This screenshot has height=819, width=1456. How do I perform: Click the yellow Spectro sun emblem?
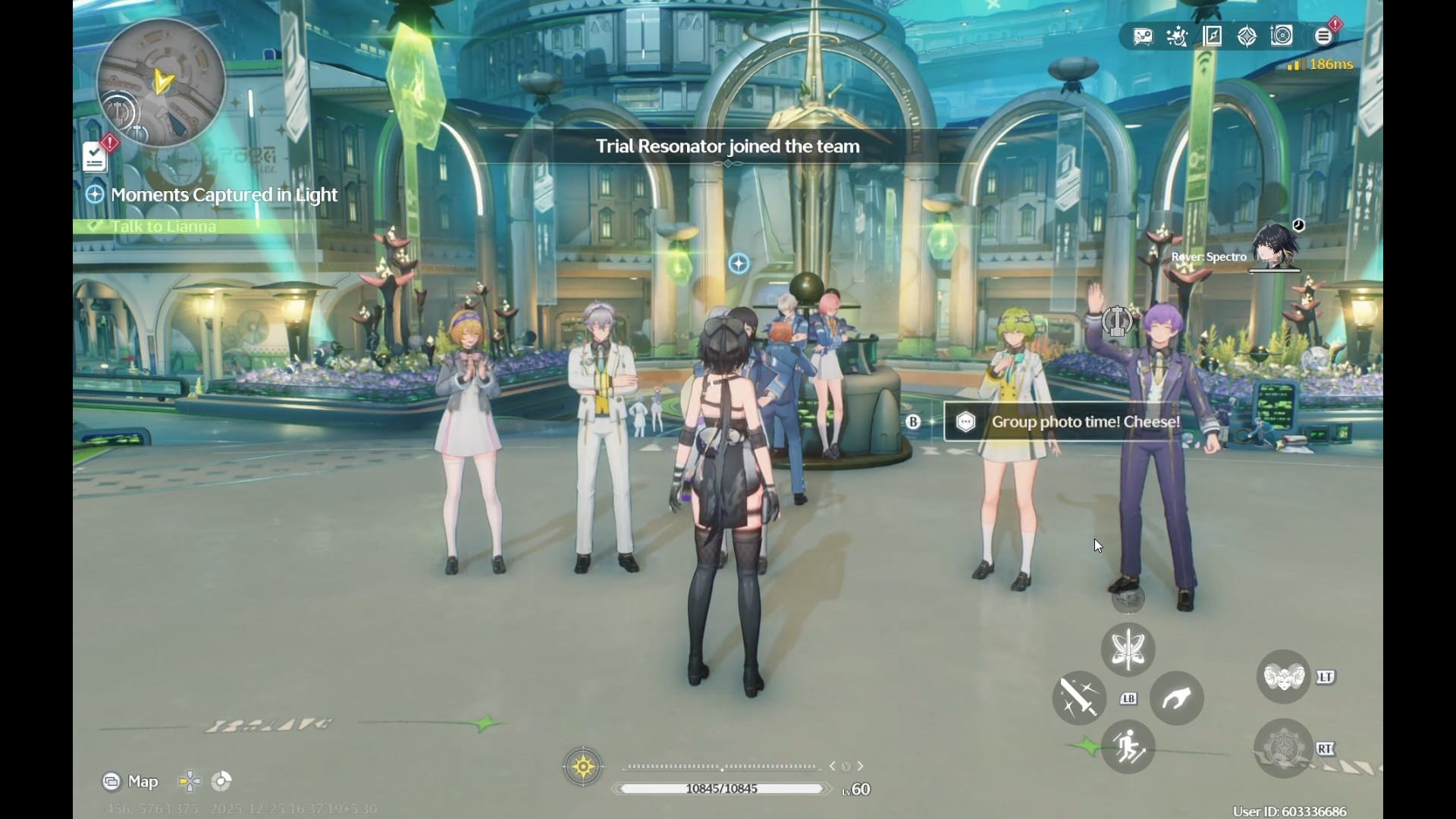coord(583,767)
